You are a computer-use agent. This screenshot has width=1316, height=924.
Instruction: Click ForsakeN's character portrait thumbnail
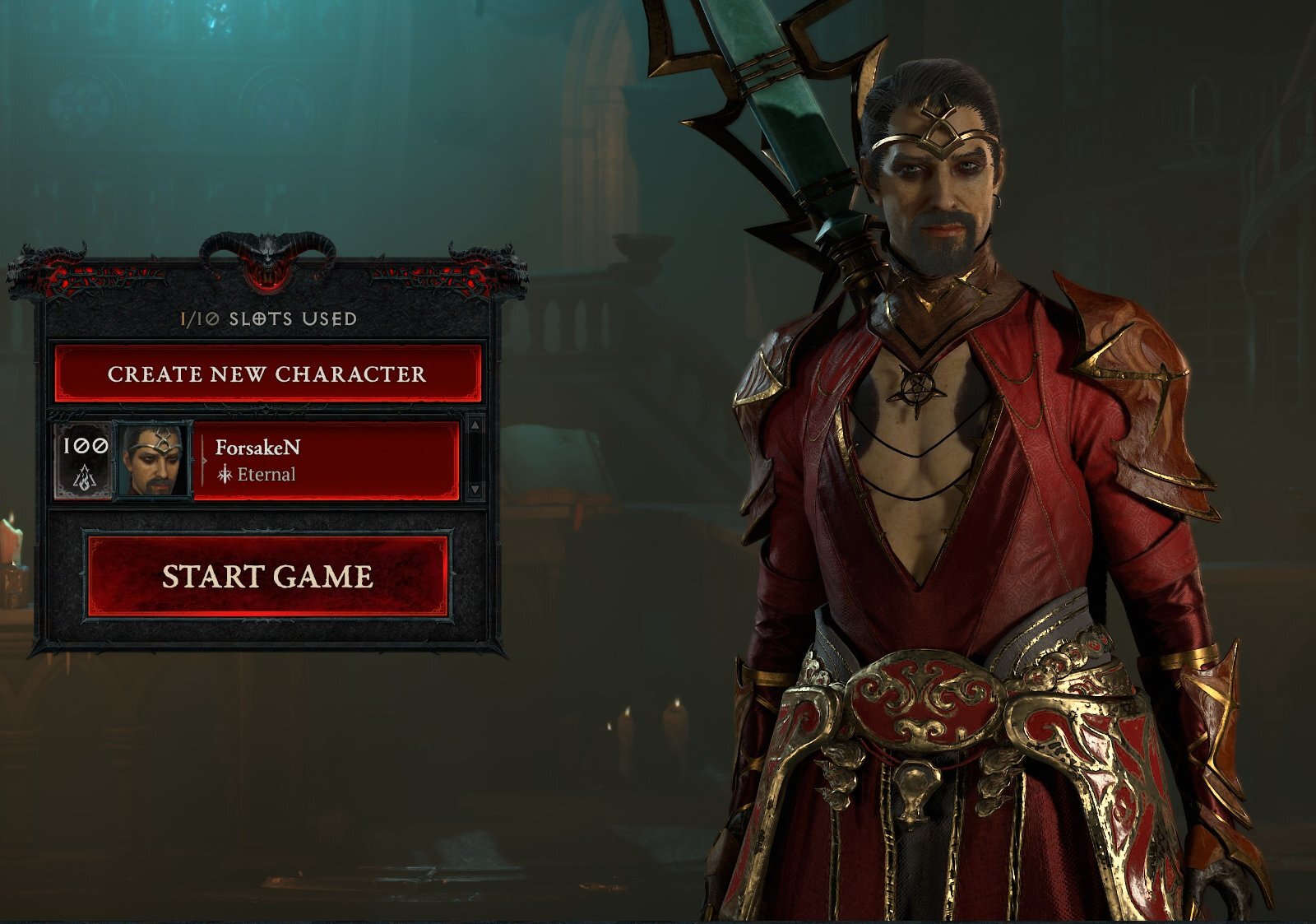tap(155, 461)
